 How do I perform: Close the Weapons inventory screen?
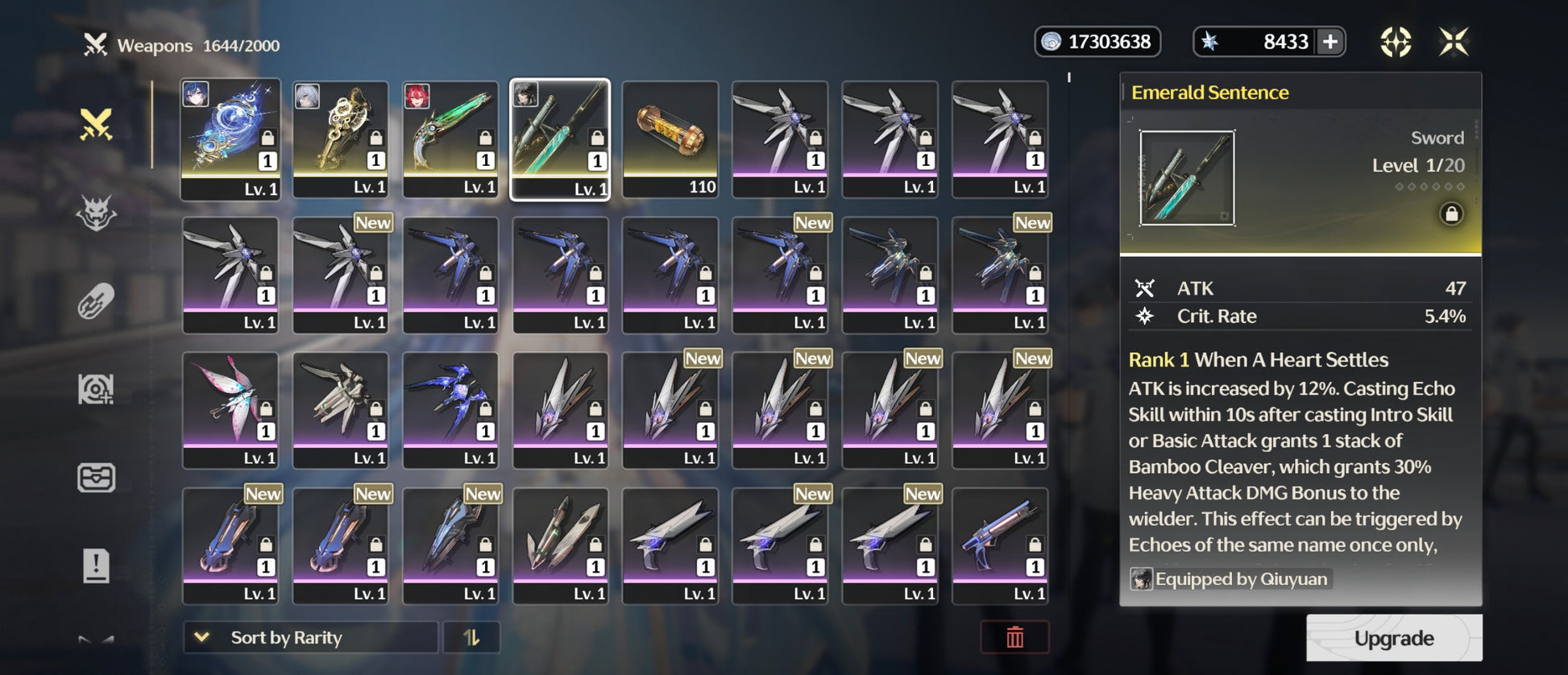[x=1454, y=42]
